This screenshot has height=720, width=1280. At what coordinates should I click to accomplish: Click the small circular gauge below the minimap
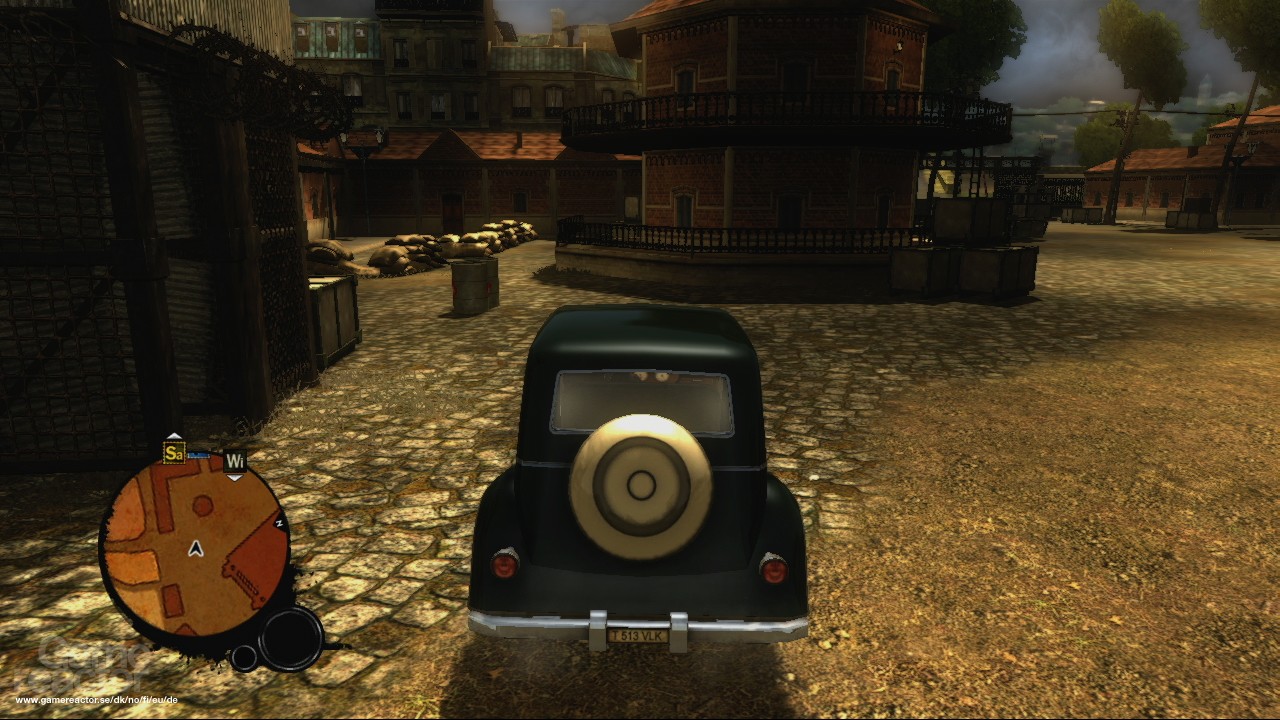tap(244, 658)
